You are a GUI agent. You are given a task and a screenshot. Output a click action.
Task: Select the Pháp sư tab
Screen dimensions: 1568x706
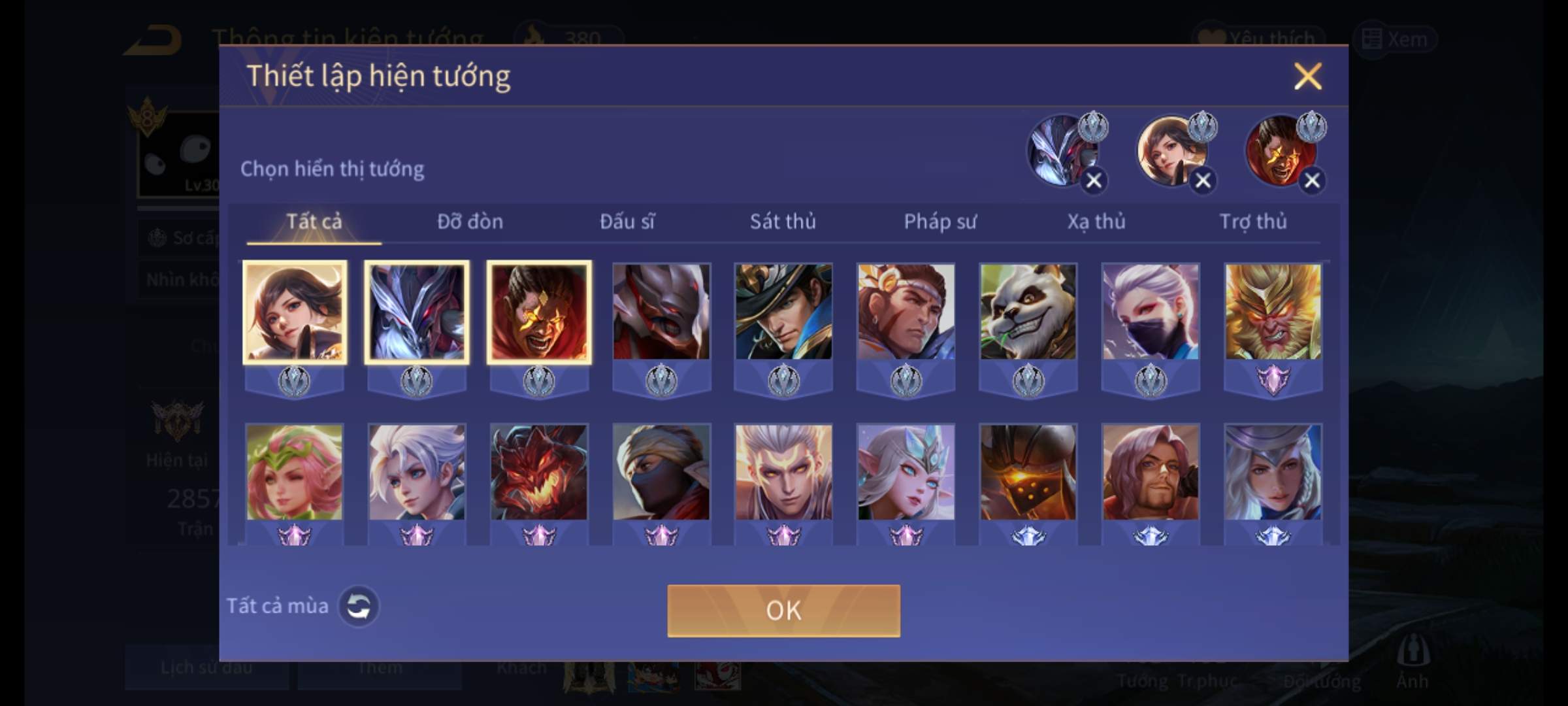(x=939, y=222)
